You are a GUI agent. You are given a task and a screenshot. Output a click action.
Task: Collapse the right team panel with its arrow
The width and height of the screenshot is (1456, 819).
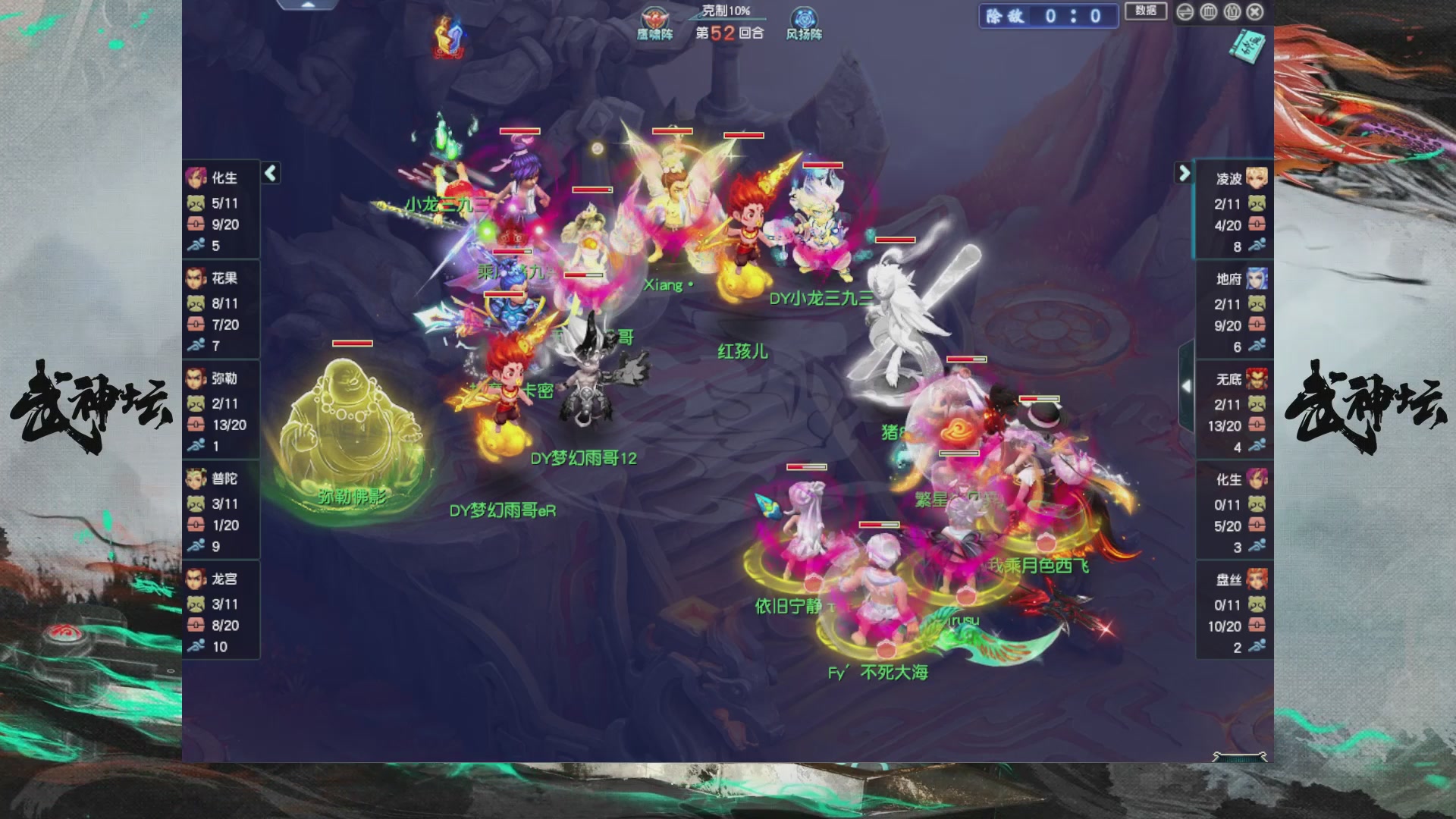pyautogui.click(x=1185, y=173)
